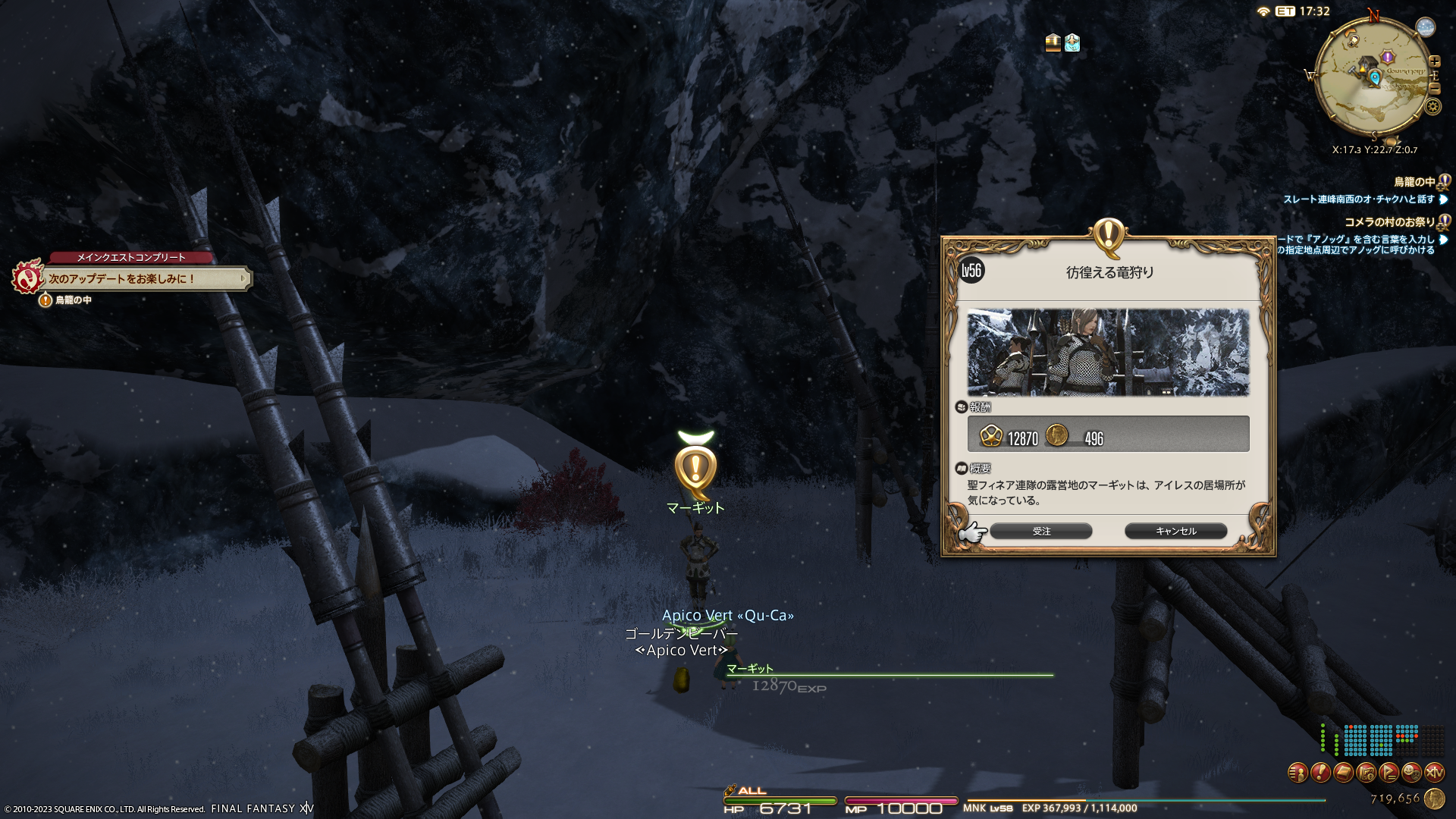Screen dimensions: 1456x819
Task: Zoom in the minimap with plus button
Action: 1434,62
